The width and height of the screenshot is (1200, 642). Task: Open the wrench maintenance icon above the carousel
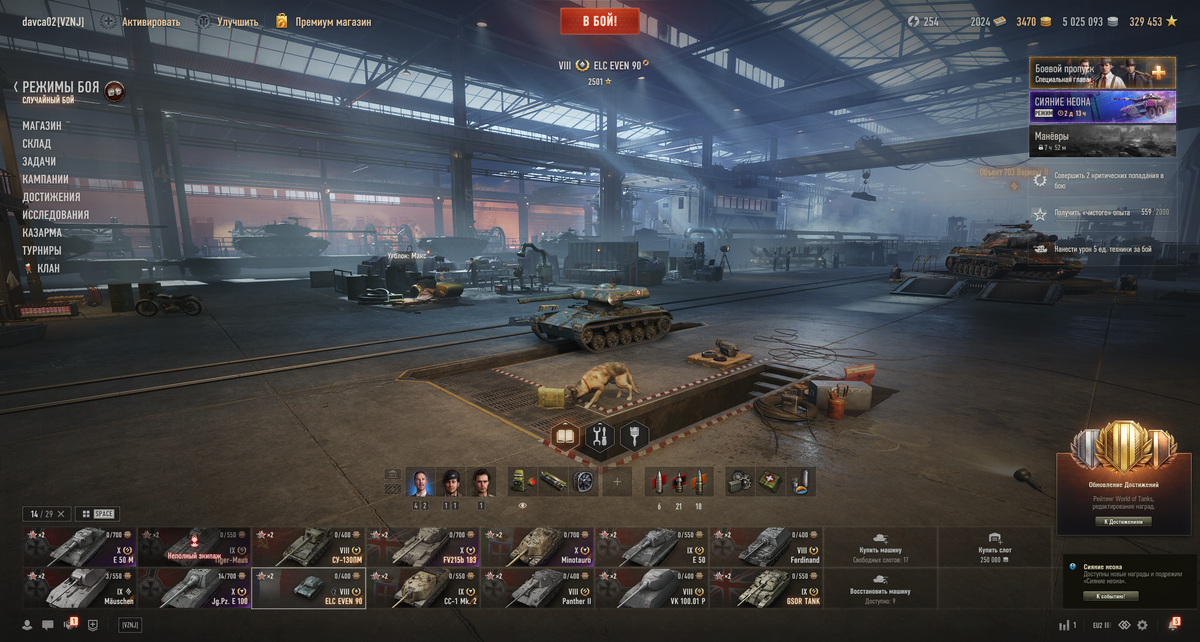pos(600,436)
